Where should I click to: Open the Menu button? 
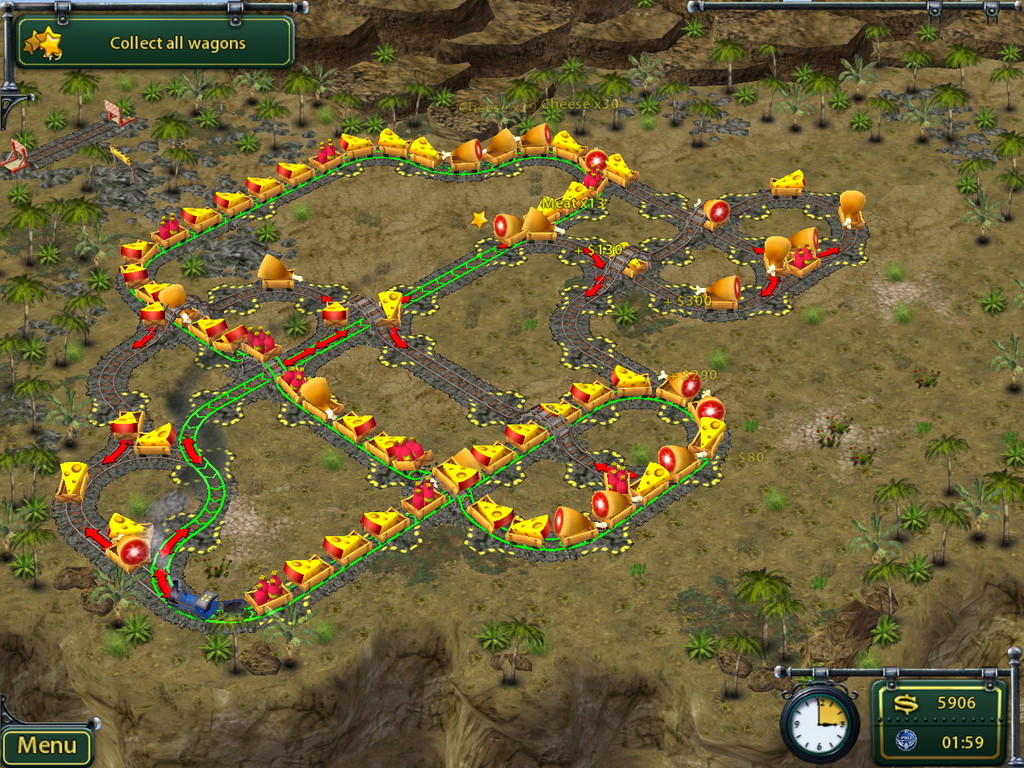point(46,745)
